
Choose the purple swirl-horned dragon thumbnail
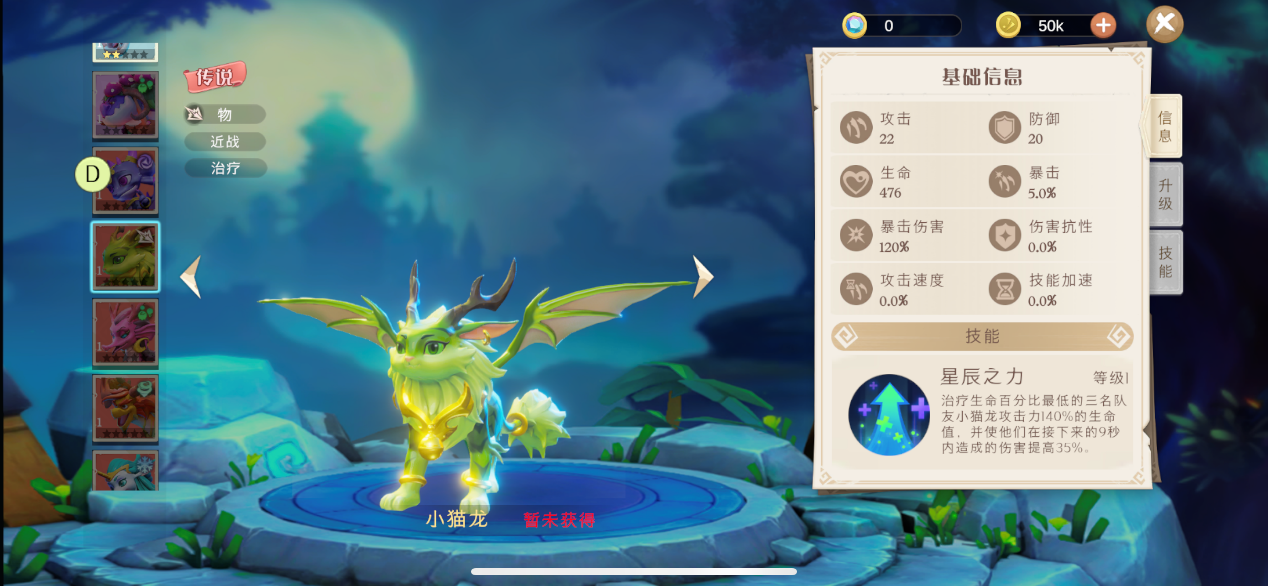point(125,180)
